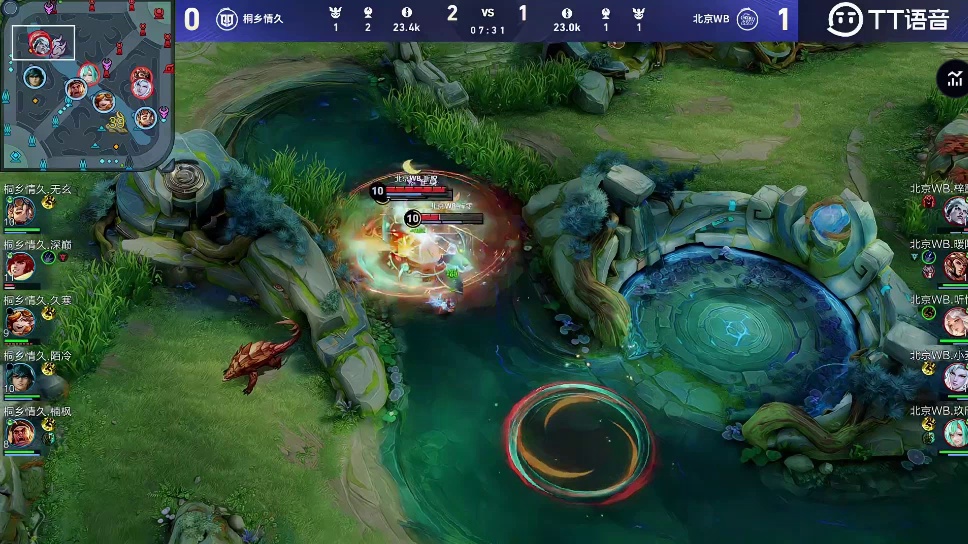
Task: Choose the second 北京WB player portrait
Action: coord(955,266)
